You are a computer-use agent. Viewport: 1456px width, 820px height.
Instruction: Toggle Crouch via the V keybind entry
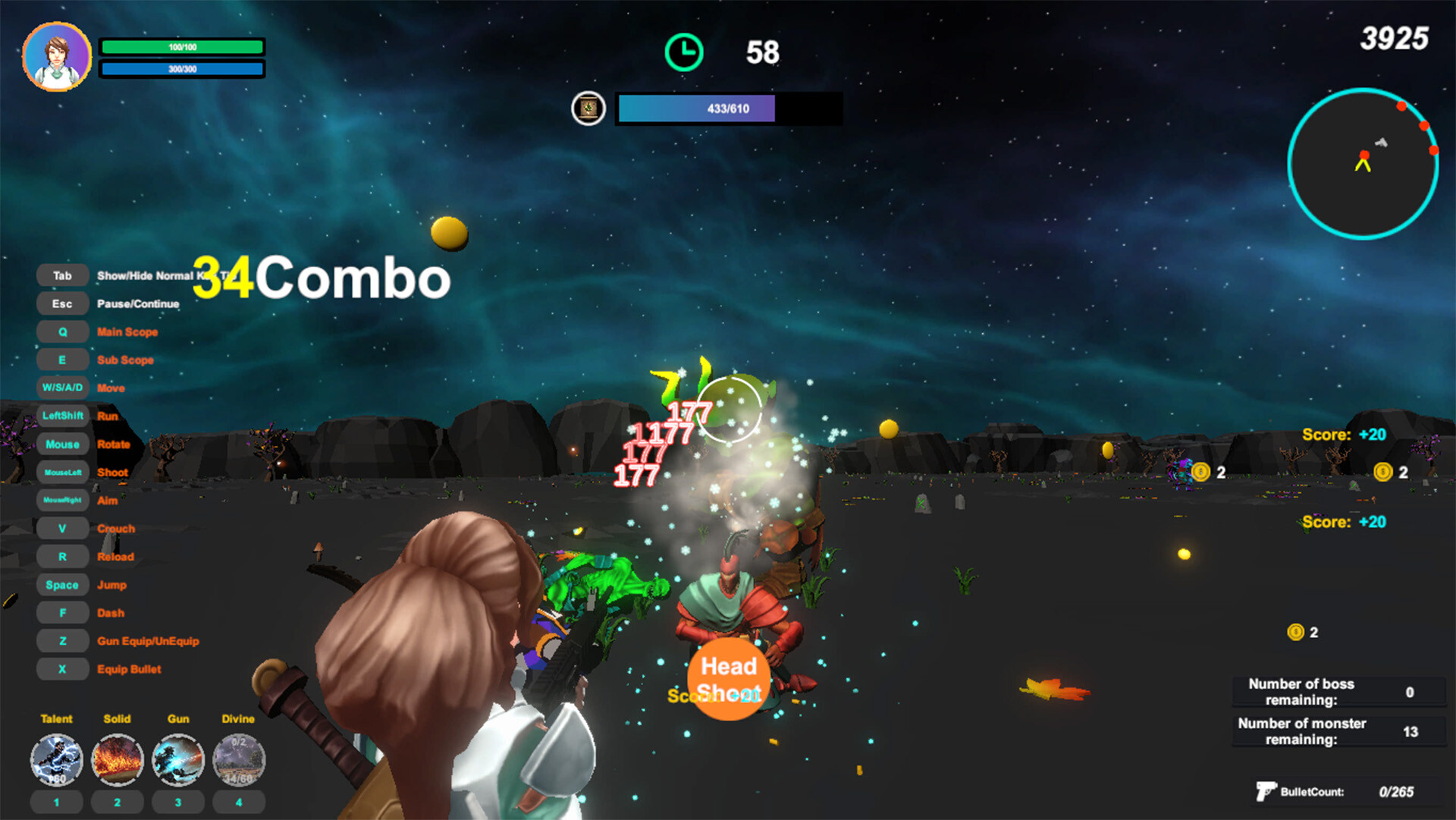click(62, 528)
